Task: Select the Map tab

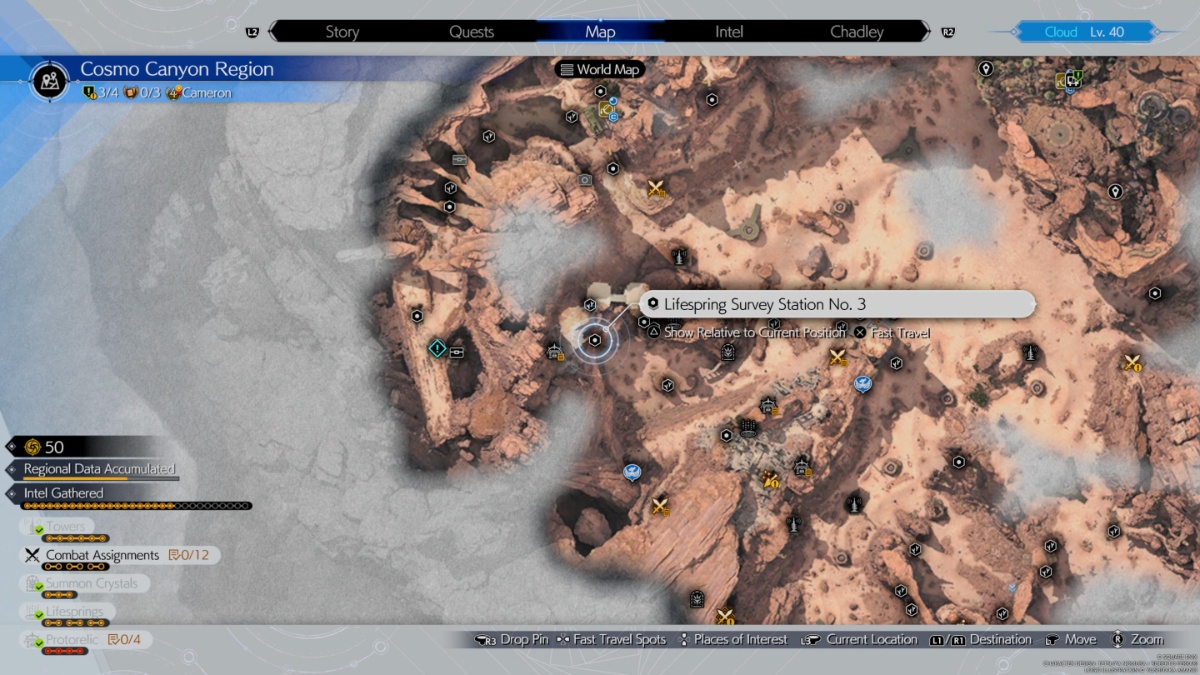Action: point(600,32)
